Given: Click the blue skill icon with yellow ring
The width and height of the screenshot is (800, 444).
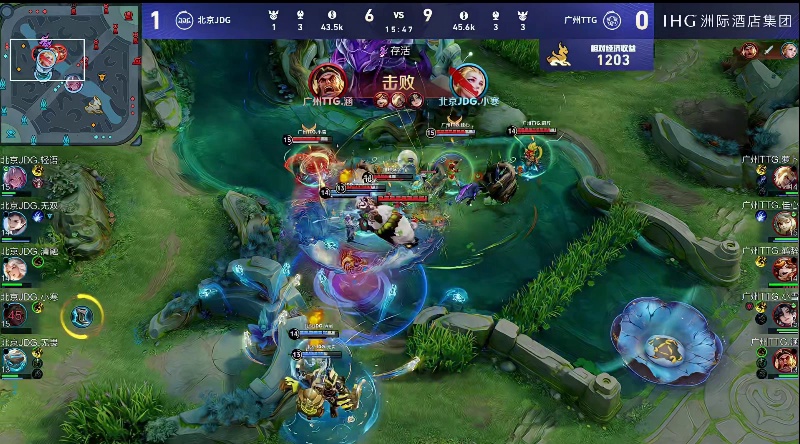Looking at the screenshot, I should 80,316.
